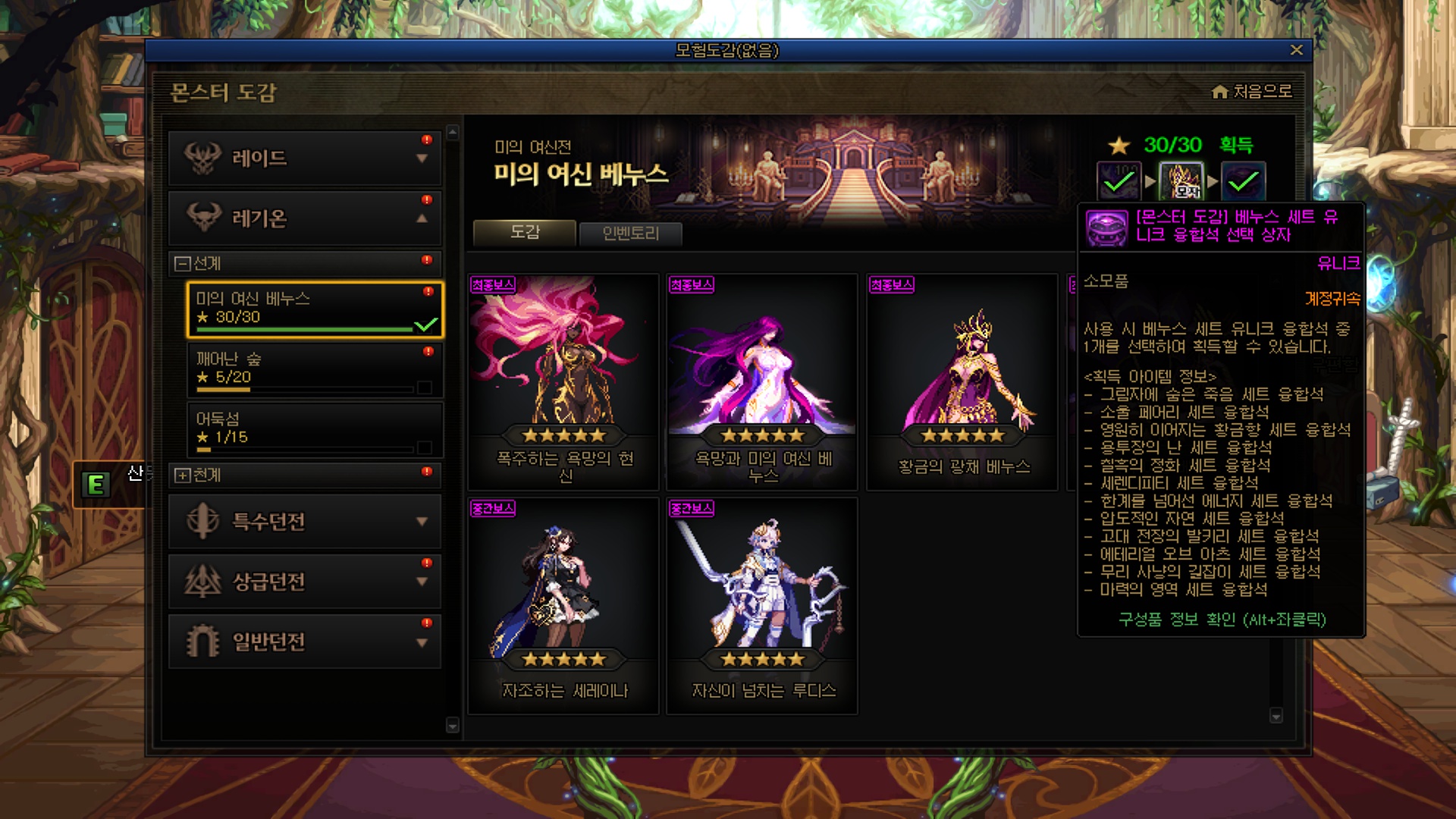Switch to the 인벤토리 tab
Image resolution: width=1456 pixels, height=819 pixels.
tap(630, 234)
